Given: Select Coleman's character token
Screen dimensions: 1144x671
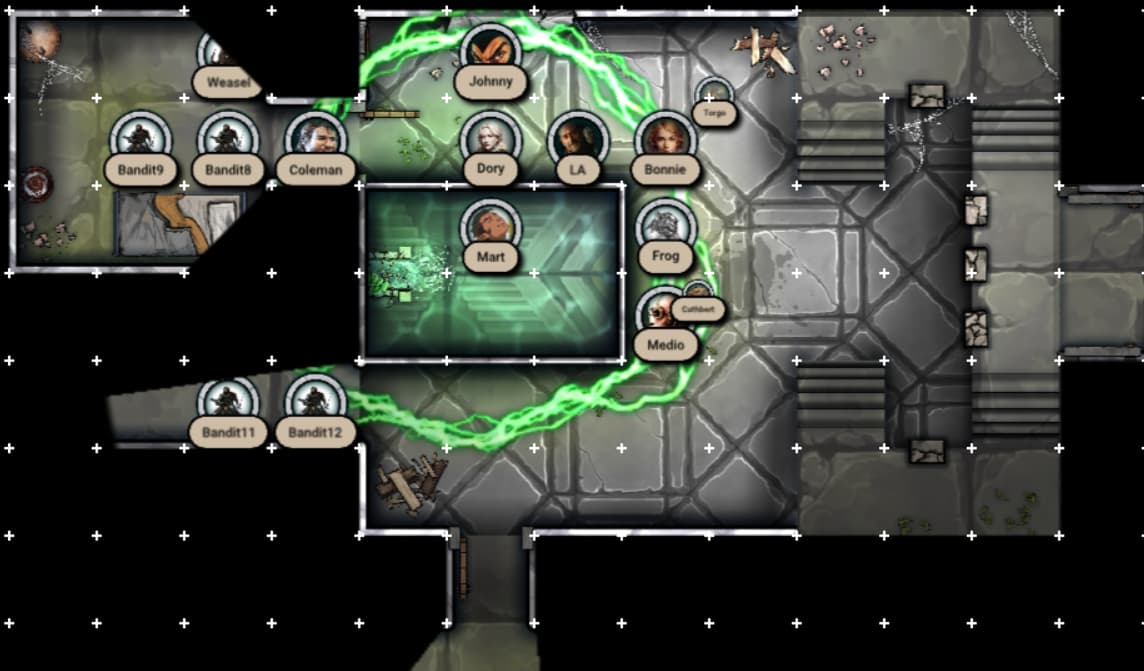Looking at the screenshot, I should pos(316,138).
